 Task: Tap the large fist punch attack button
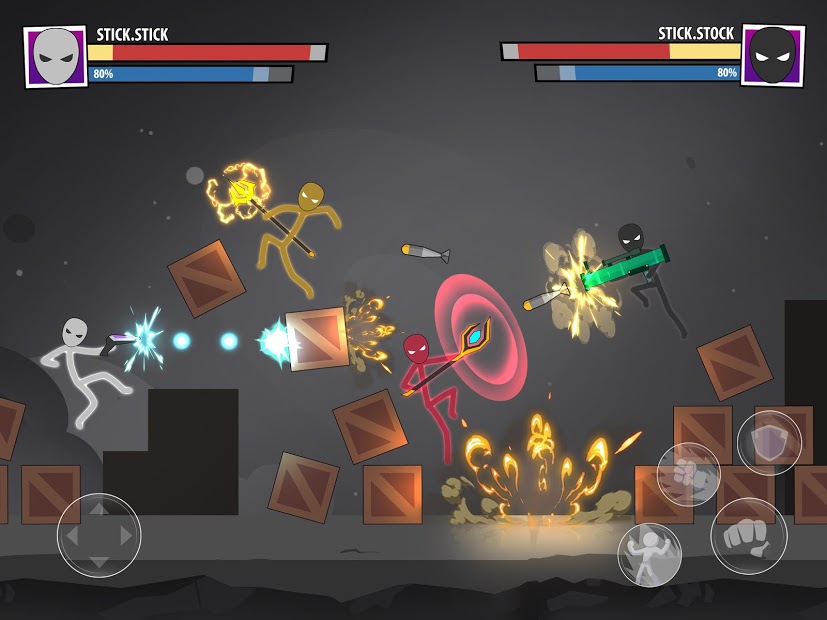tap(748, 536)
